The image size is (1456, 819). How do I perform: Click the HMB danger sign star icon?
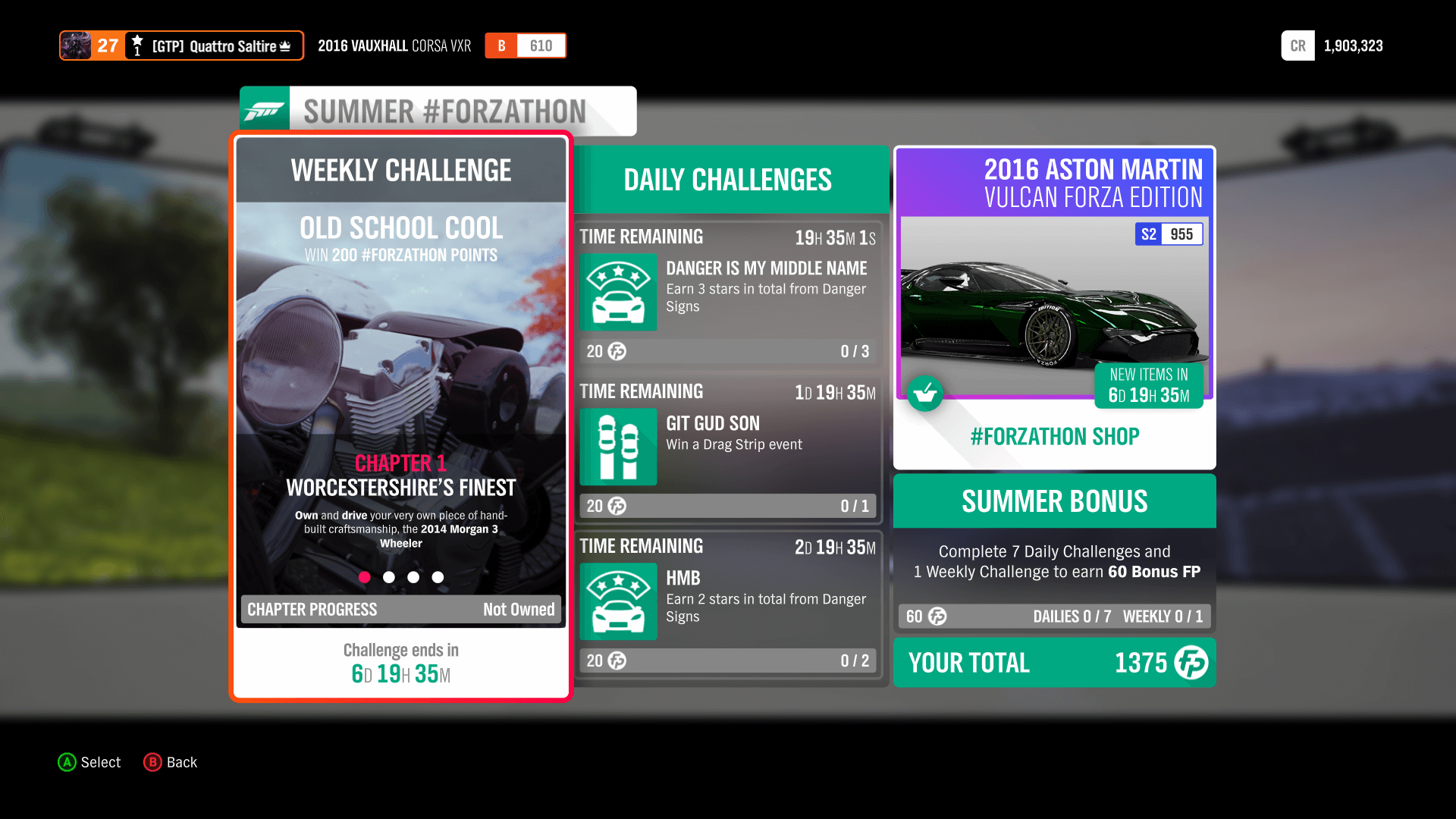click(618, 601)
